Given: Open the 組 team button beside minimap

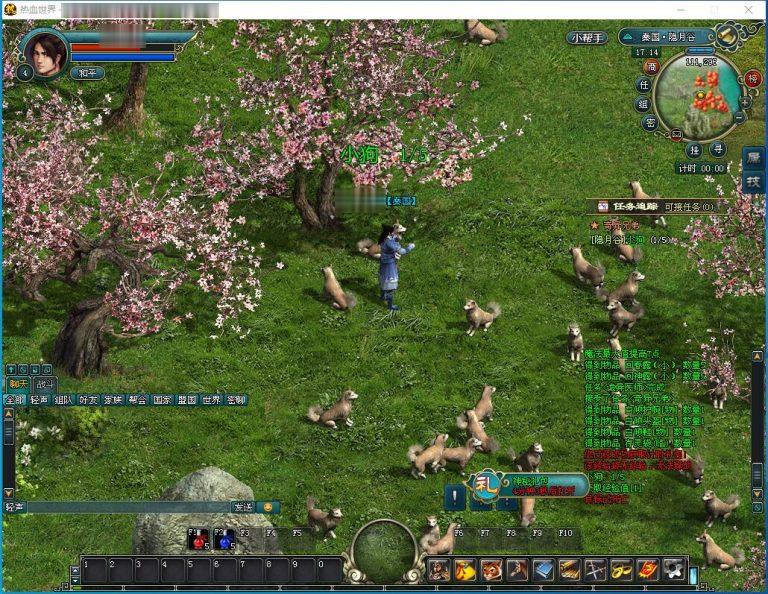Looking at the screenshot, I should (644, 104).
